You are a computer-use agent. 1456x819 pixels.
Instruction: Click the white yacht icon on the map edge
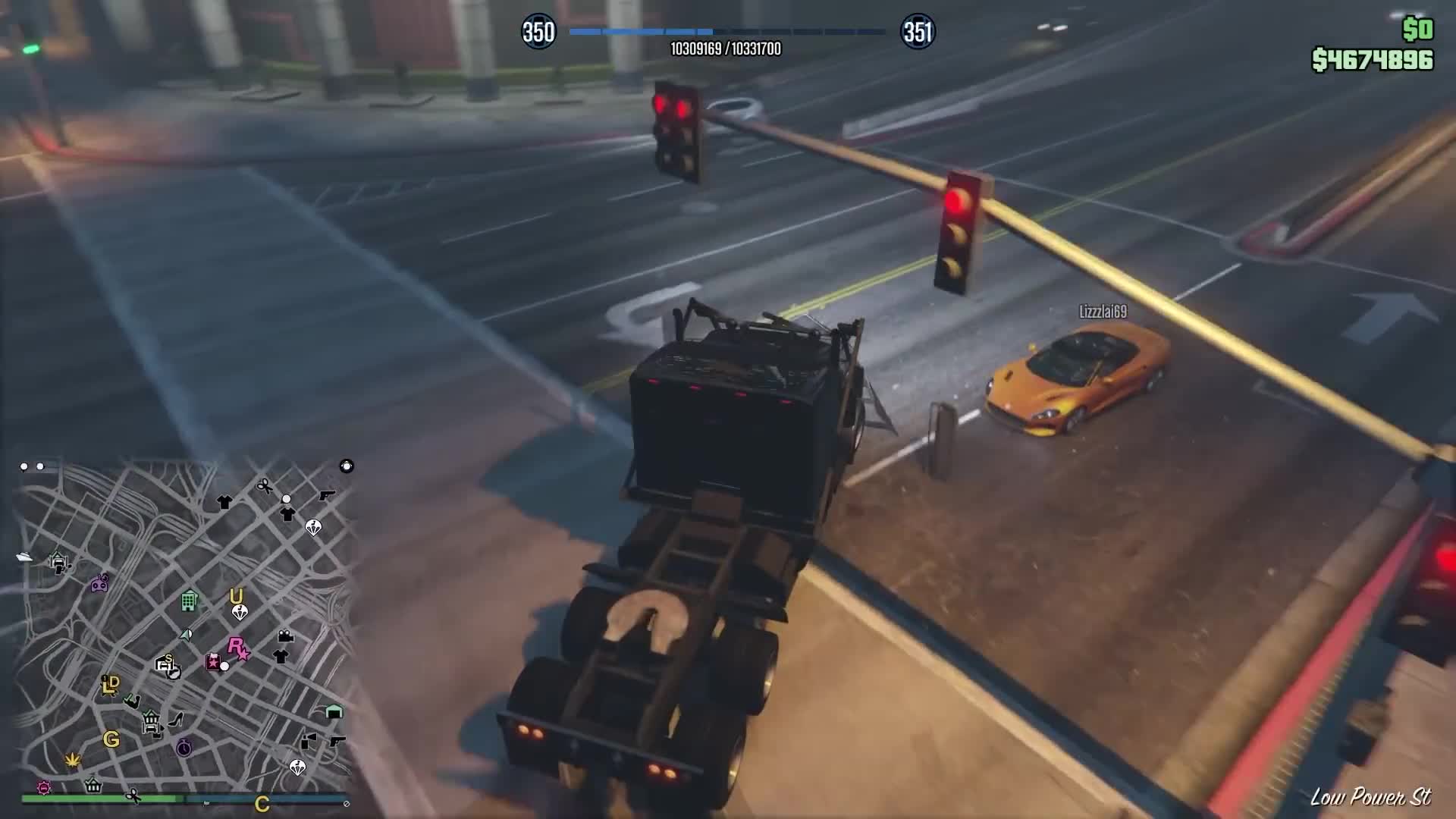coord(25,557)
